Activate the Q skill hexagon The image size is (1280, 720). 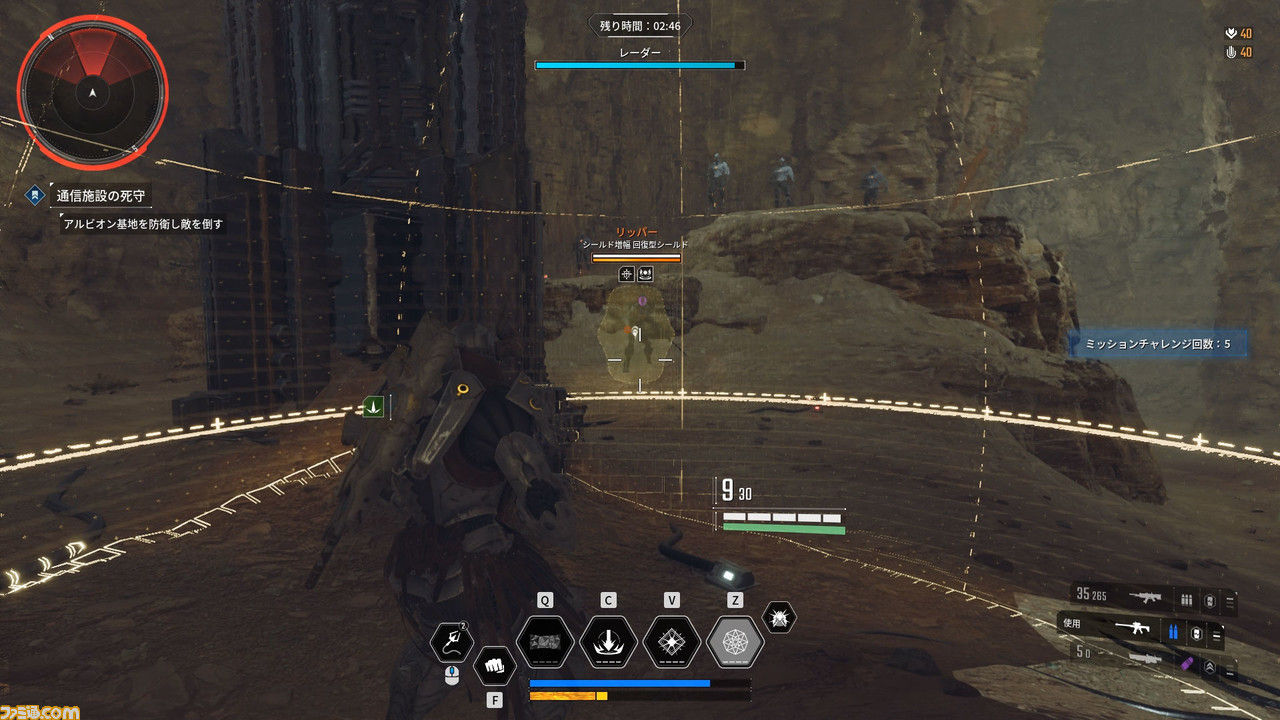544,642
